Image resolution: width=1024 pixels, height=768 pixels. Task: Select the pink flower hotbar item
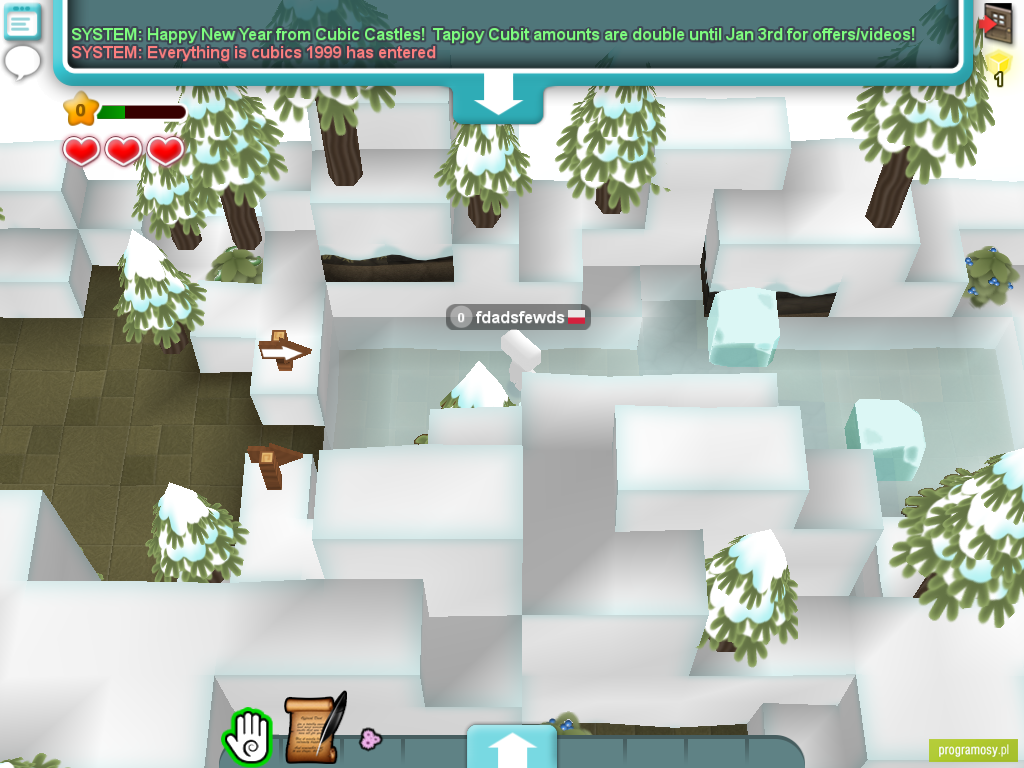click(x=370, y=739)
